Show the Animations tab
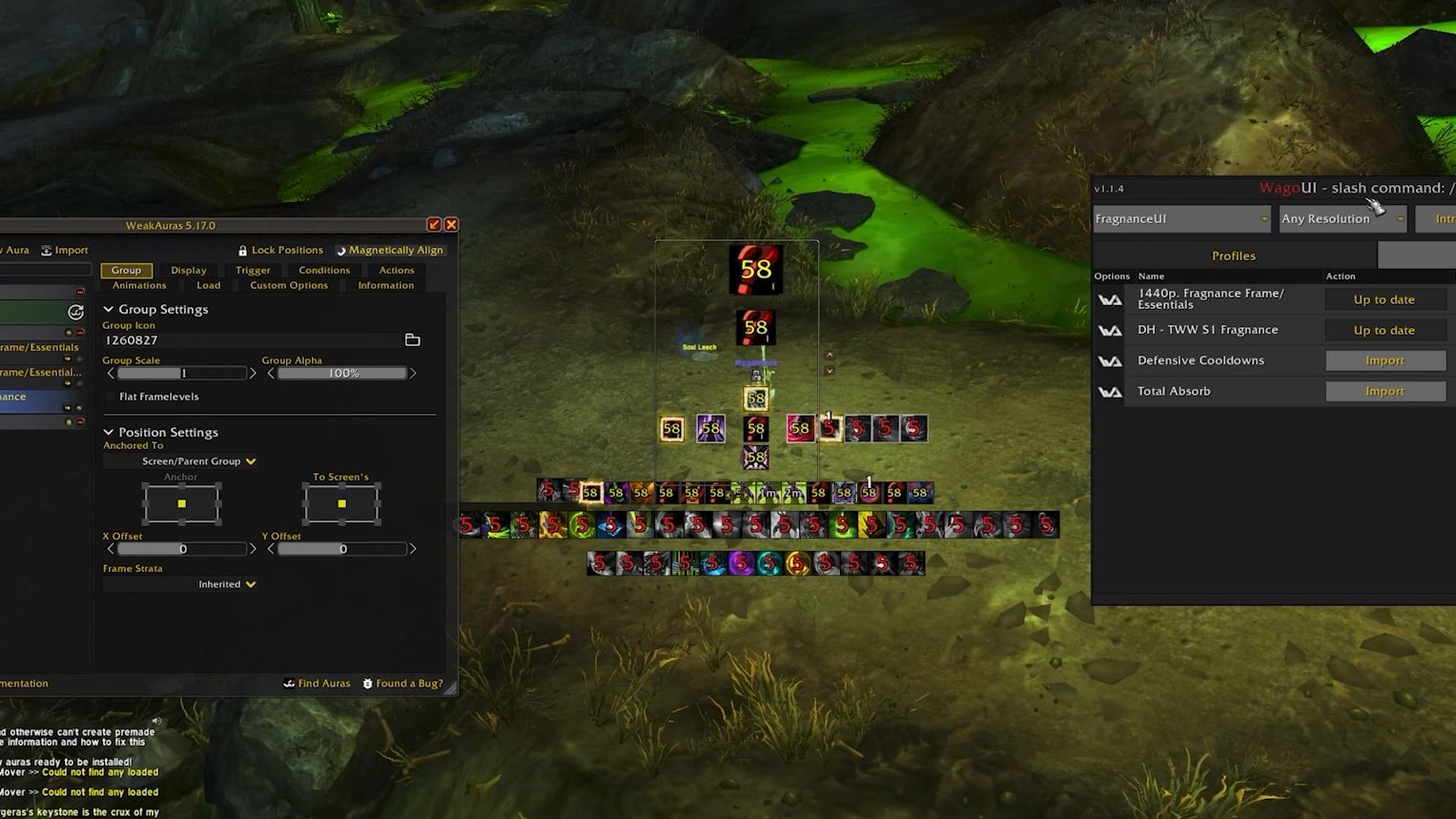Viewport: 1456px width, 819px height. (x=139, y=285)
